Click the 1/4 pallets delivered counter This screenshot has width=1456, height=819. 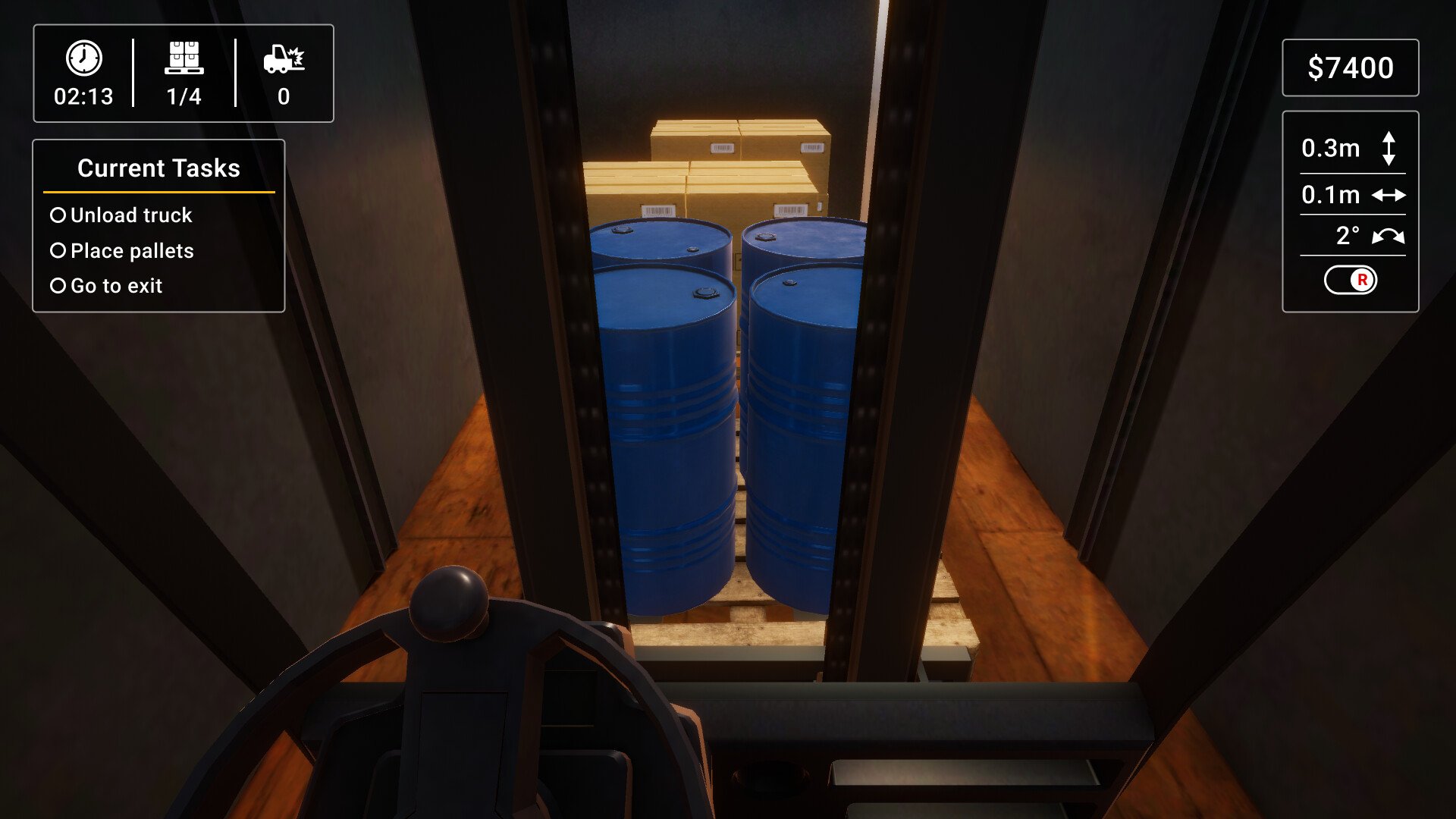tap(185, 96)
